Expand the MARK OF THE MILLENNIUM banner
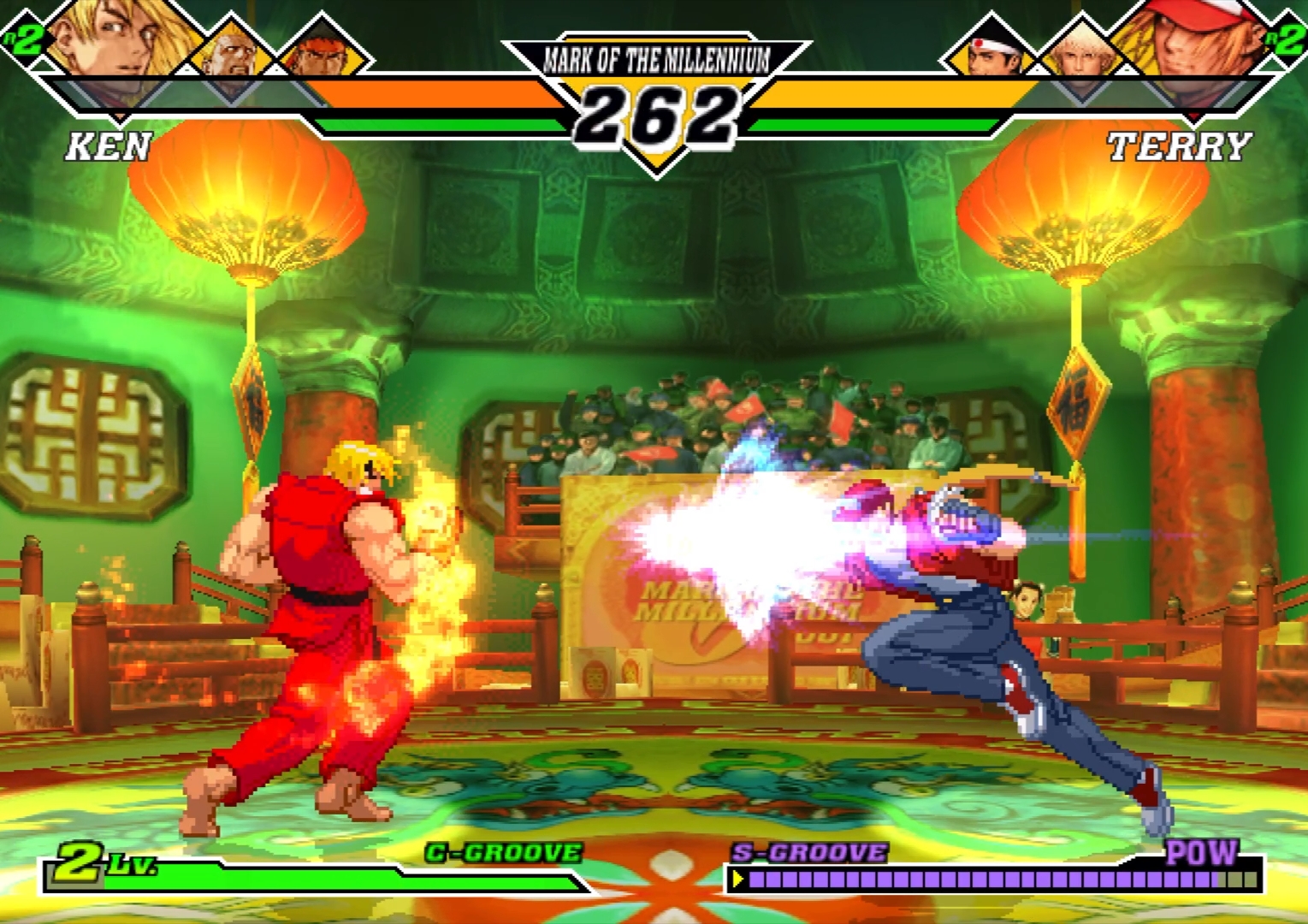The width and height of the screenshot is (1308, 924). tap(654, 60)
